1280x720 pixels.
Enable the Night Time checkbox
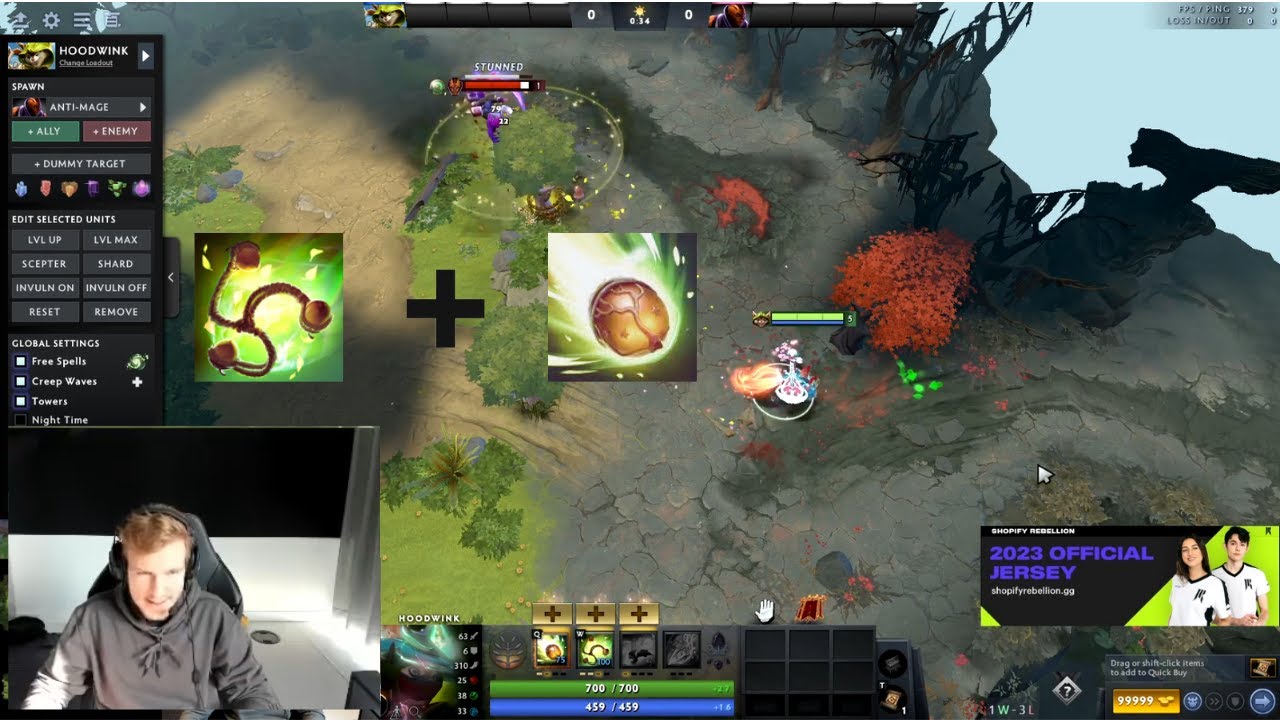click(x=21, y=419)
